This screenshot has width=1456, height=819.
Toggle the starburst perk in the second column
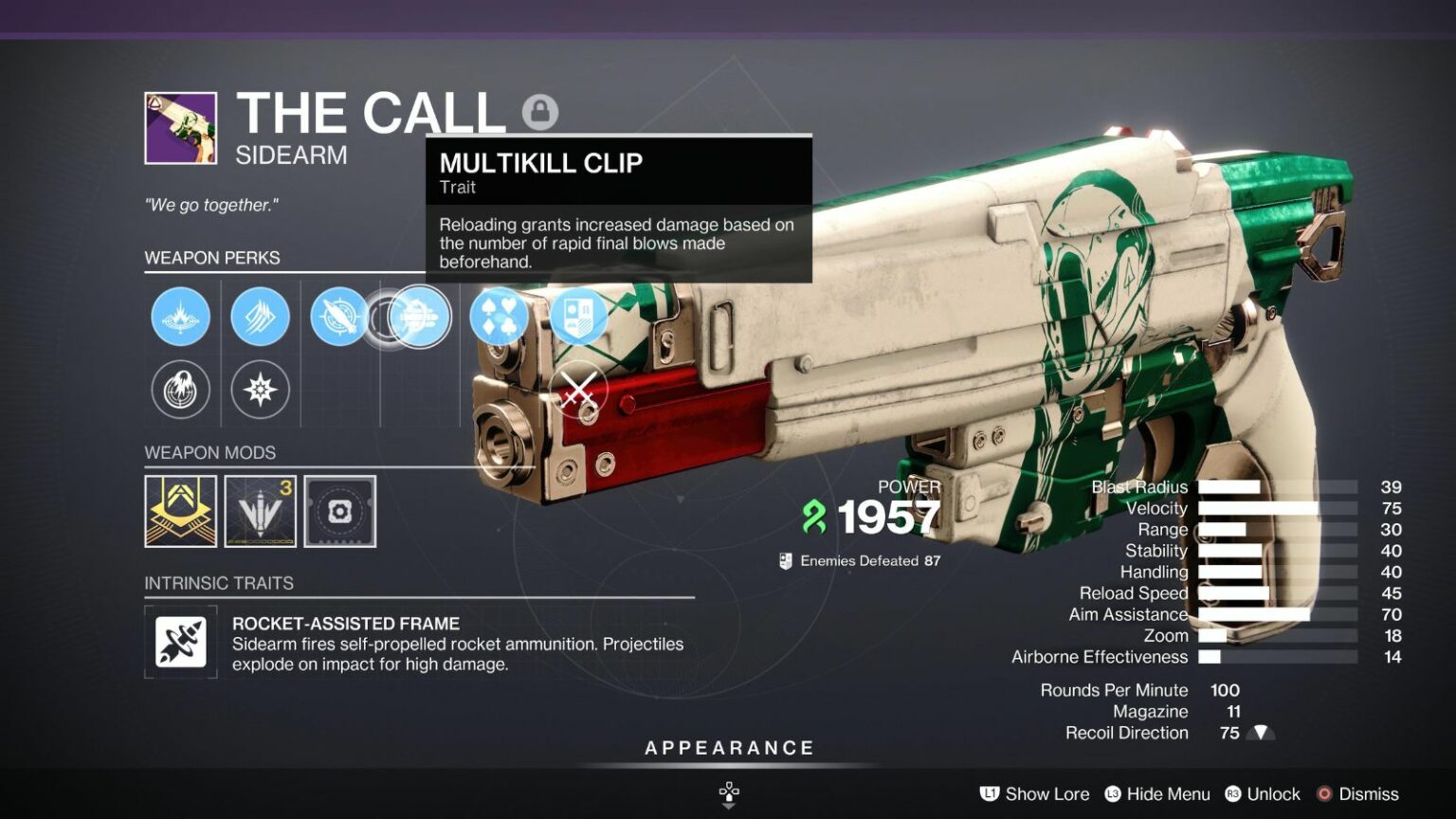tap(260, 390)
